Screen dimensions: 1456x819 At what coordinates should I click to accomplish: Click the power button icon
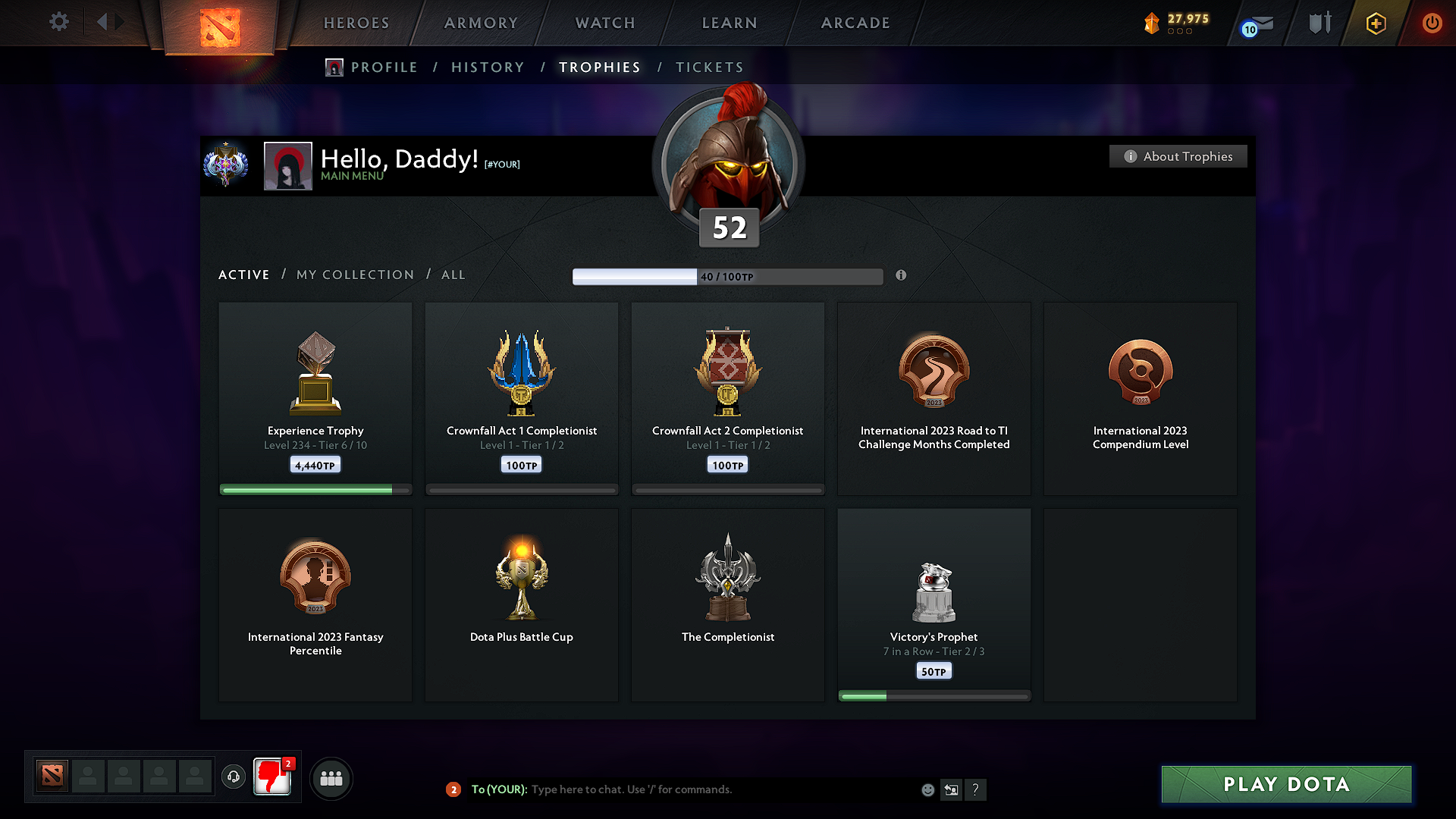point(1432,23)
